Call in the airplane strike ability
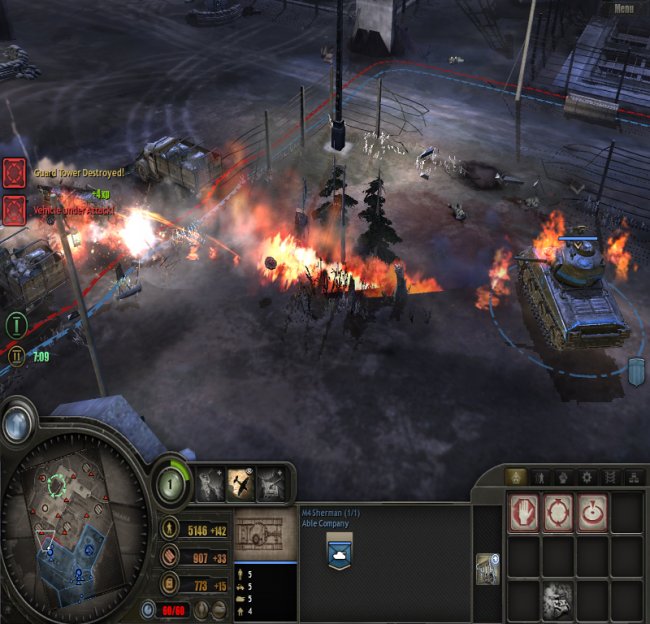 (x=240, y=484)
